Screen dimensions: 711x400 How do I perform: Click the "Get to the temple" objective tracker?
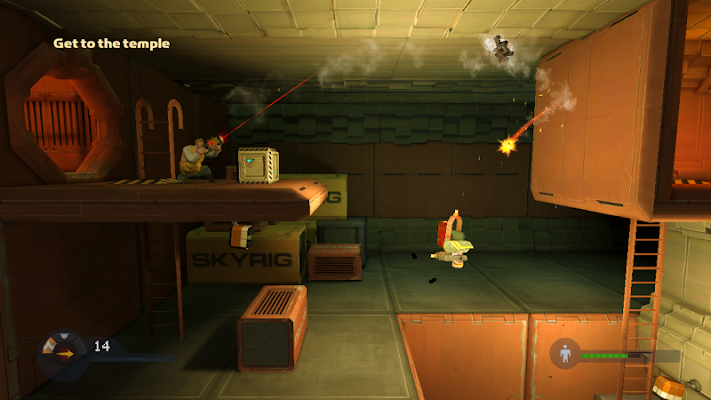click(111, 44)
